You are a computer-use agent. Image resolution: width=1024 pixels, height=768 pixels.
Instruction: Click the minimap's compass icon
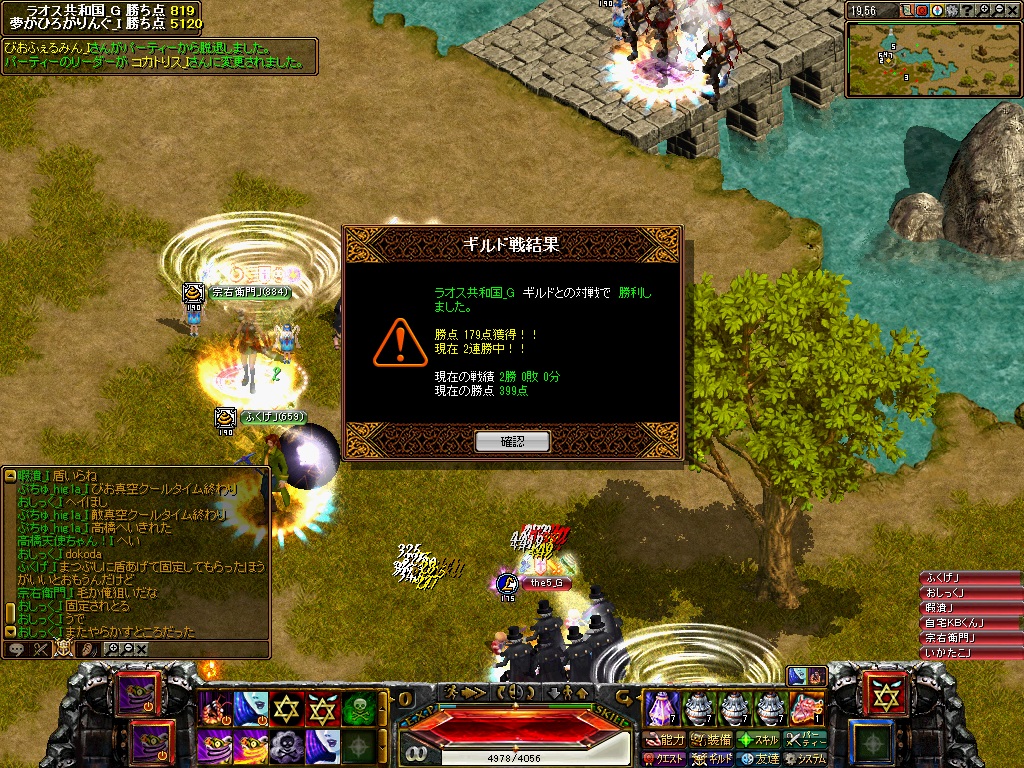tap(937, 10)
